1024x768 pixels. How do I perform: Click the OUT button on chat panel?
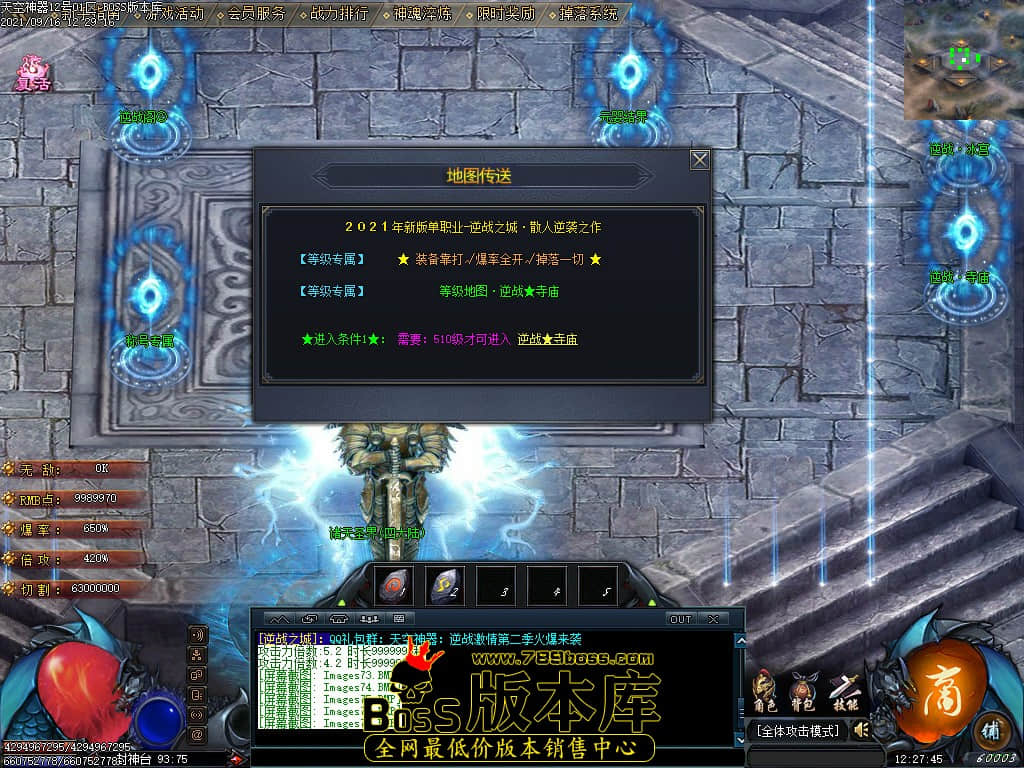click(680, 619)
